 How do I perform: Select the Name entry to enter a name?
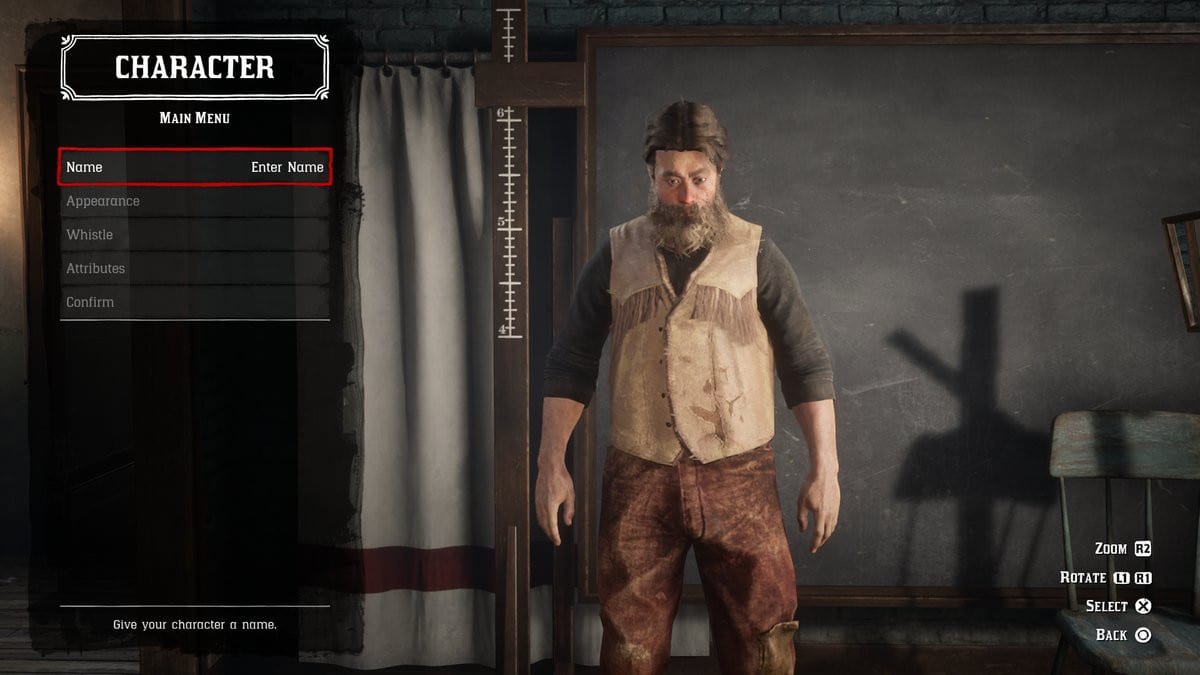[x=195, y=167]
